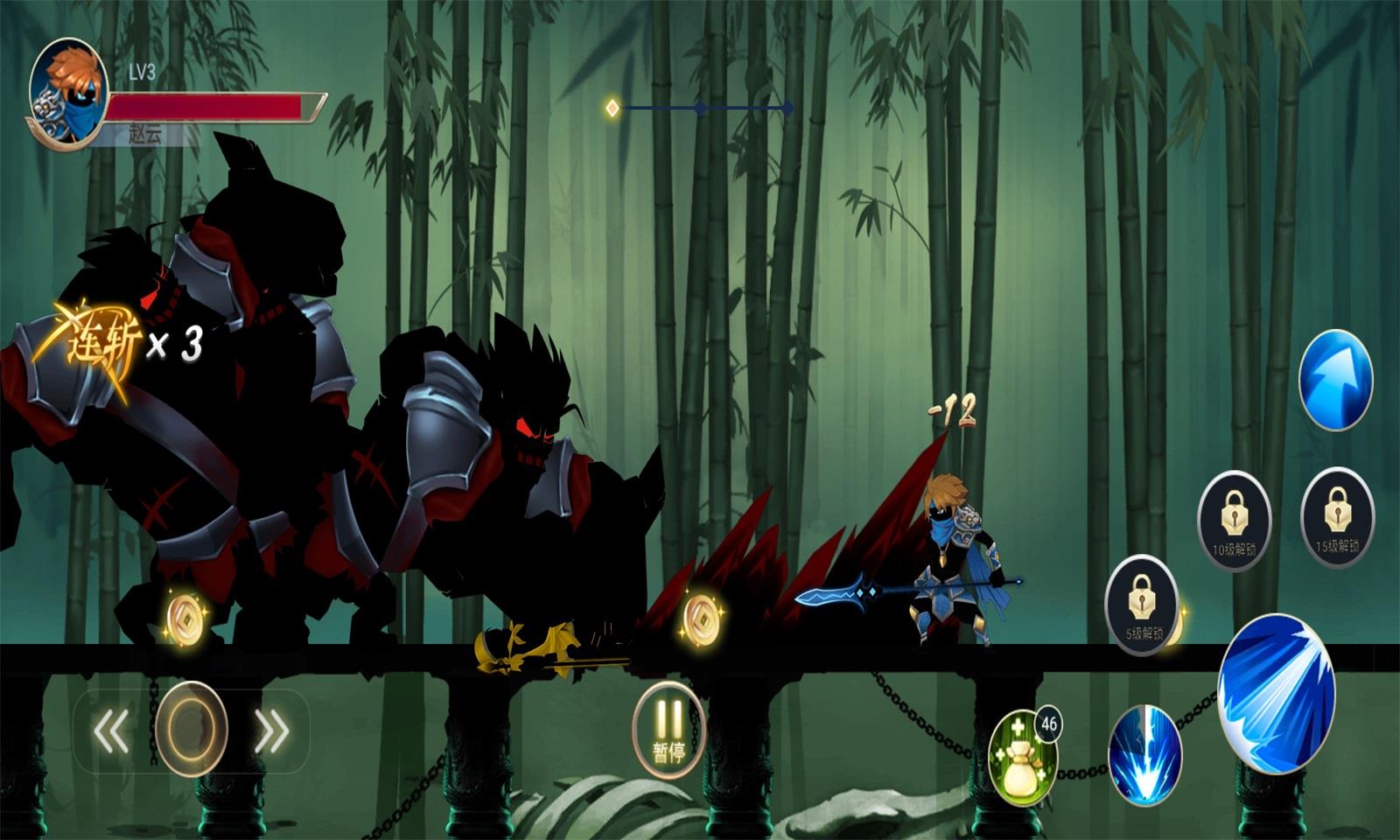Viewport: 1400px width, 840px height.
Task: Activate the blue lightning strike skill
Action: [x=1144, y=754]
